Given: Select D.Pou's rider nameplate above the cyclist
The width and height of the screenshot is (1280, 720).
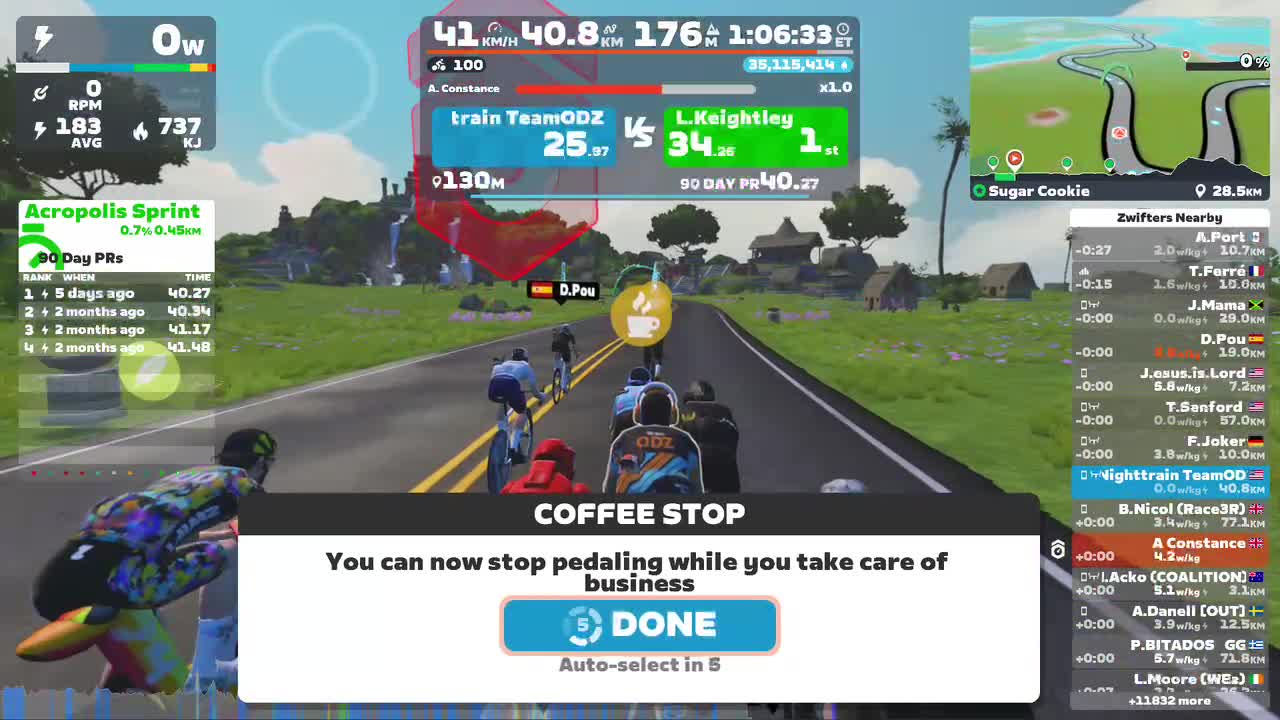Looking at the screenshot, I should 563,291.
